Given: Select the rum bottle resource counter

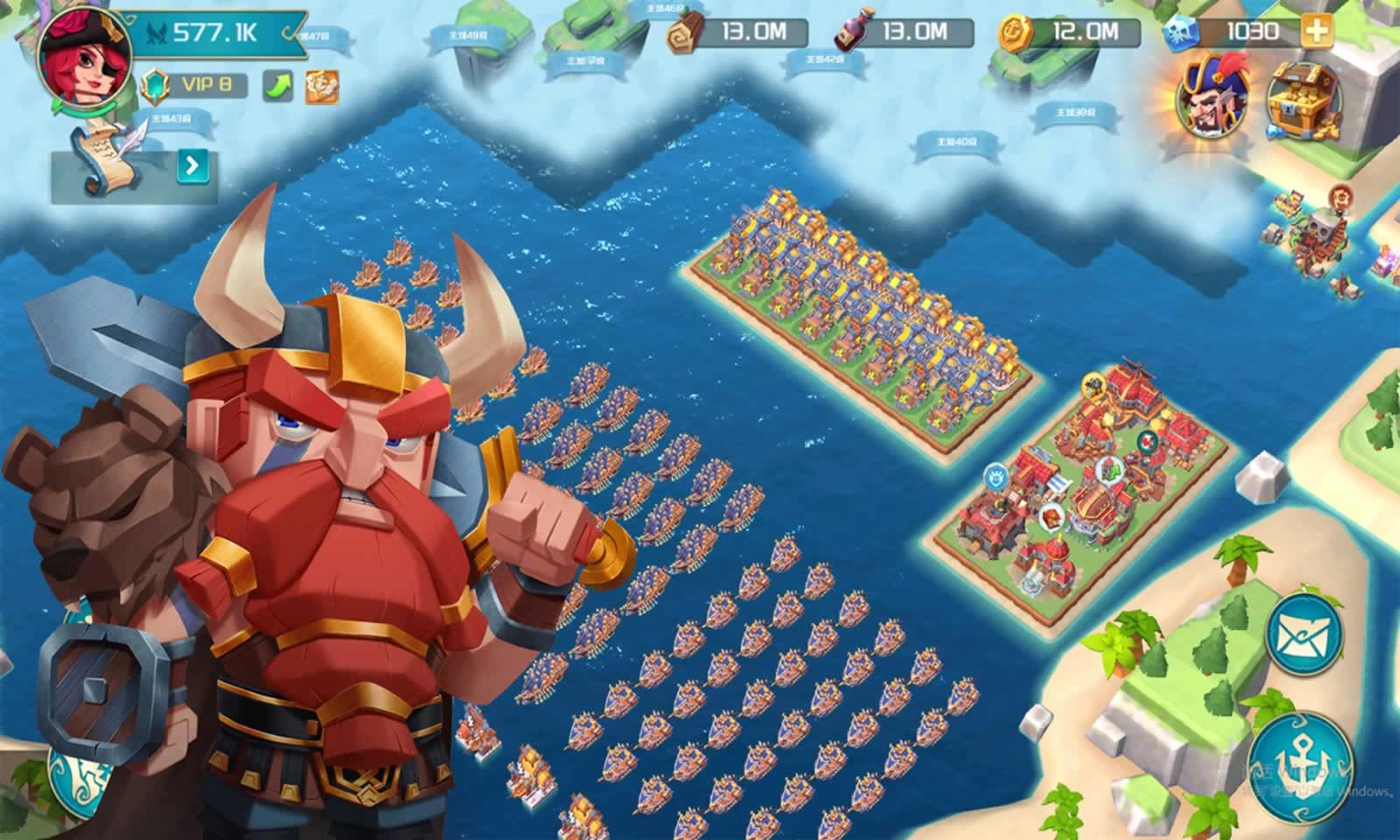Looking at the screenshot, I should (903, 33).
